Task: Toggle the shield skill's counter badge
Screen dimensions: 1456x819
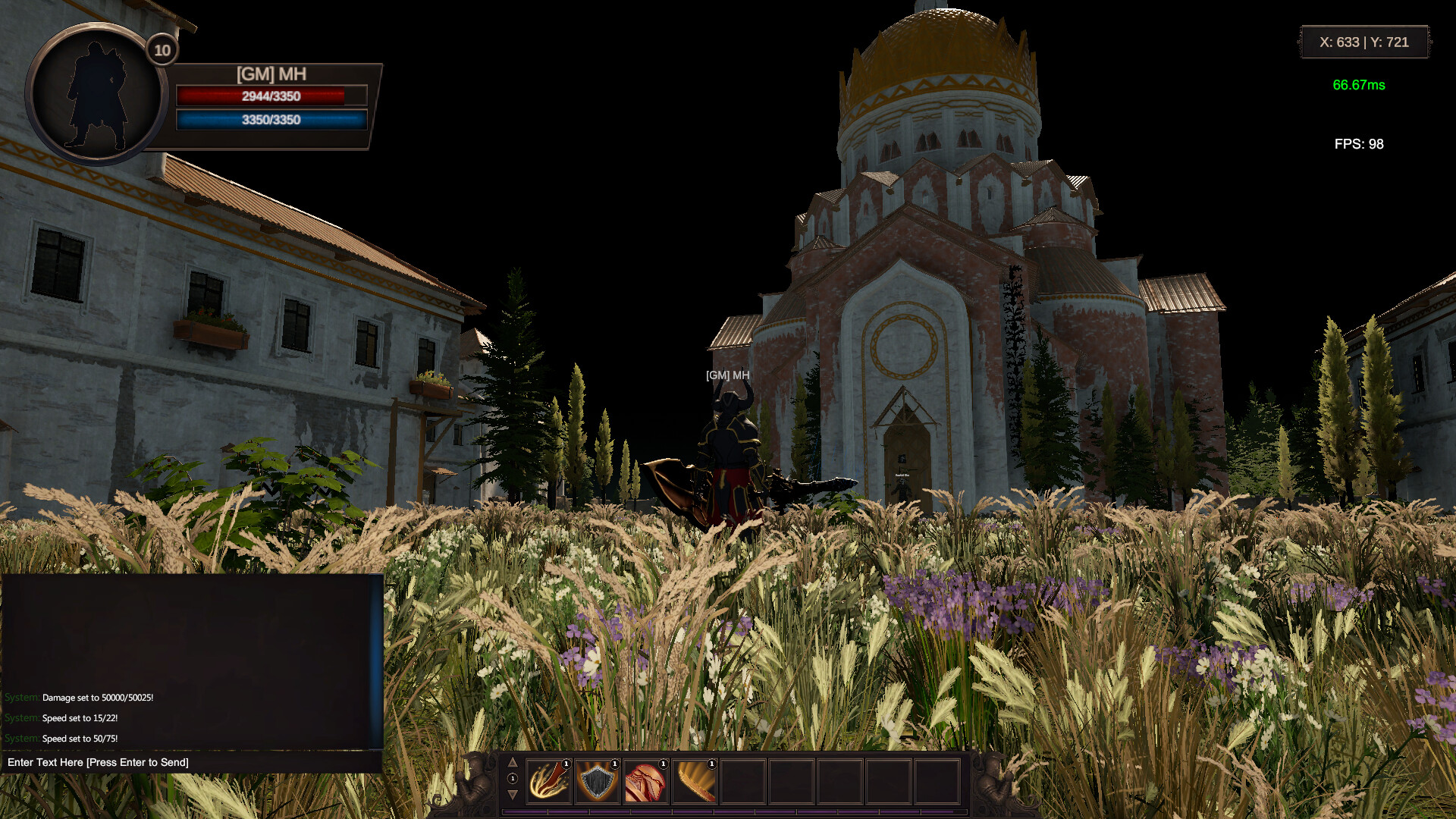Action: point(614,764)
